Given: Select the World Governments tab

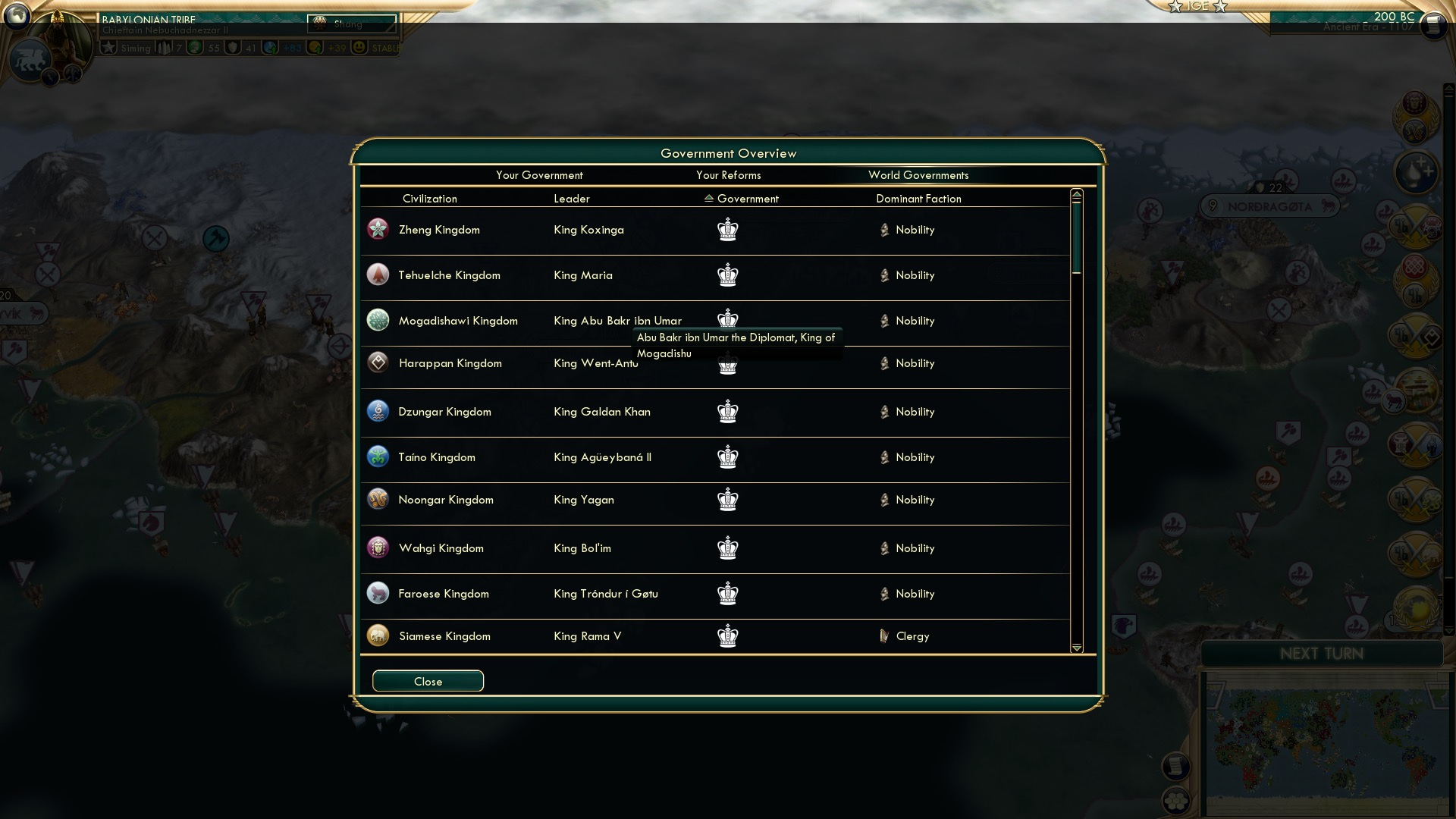Looking at the screenshot, I should coord(919,175).
